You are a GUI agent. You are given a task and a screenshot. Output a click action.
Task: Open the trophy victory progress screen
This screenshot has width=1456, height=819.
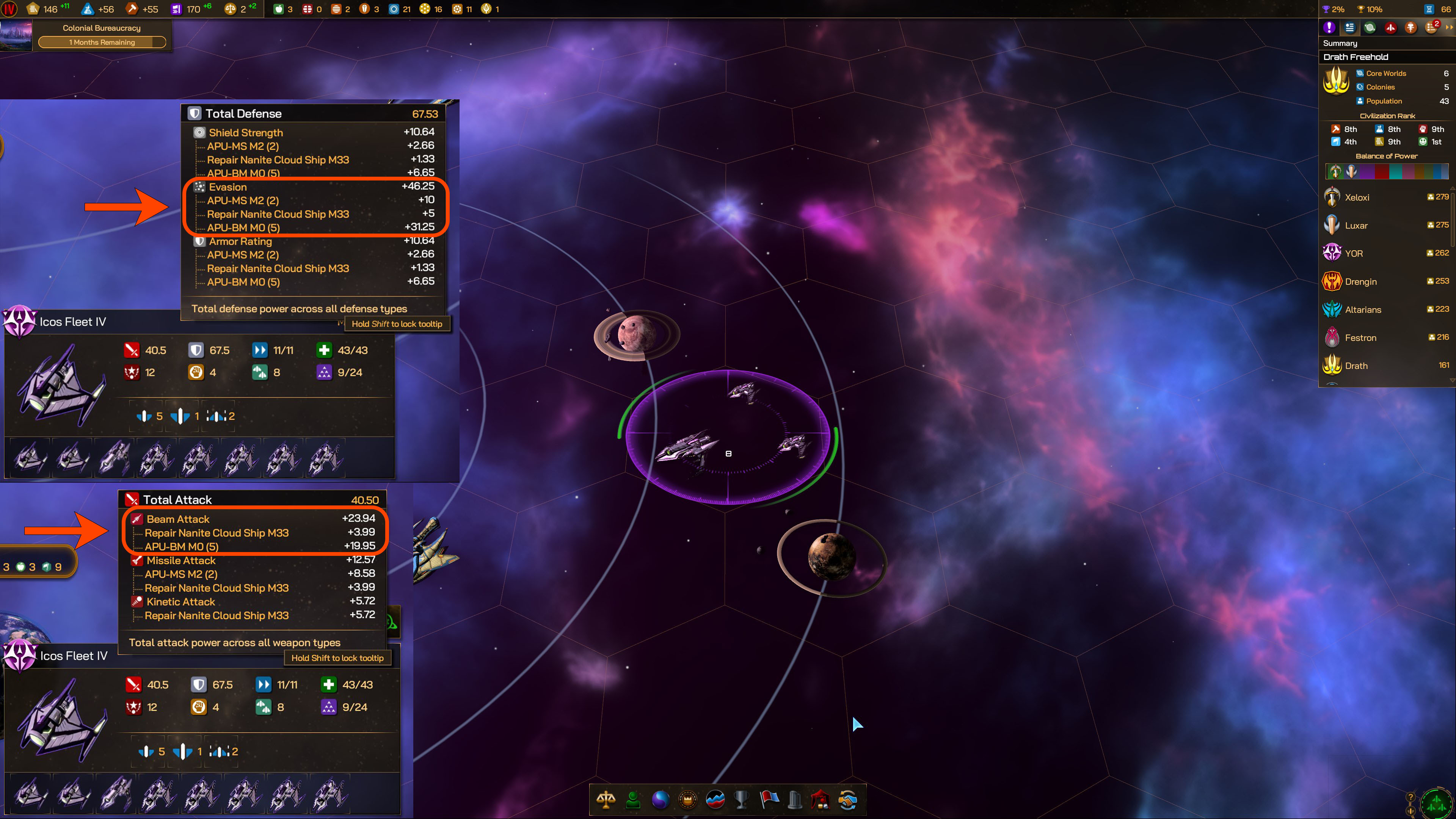click(742, 801)
